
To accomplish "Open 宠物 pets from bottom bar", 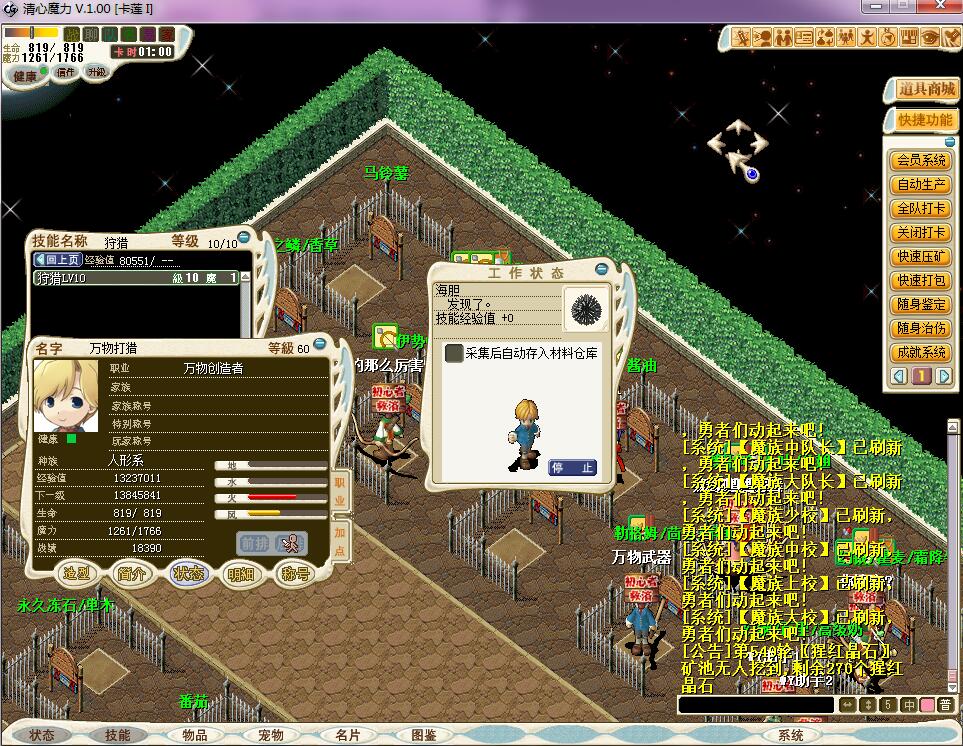I will click(x=271, y=735).
